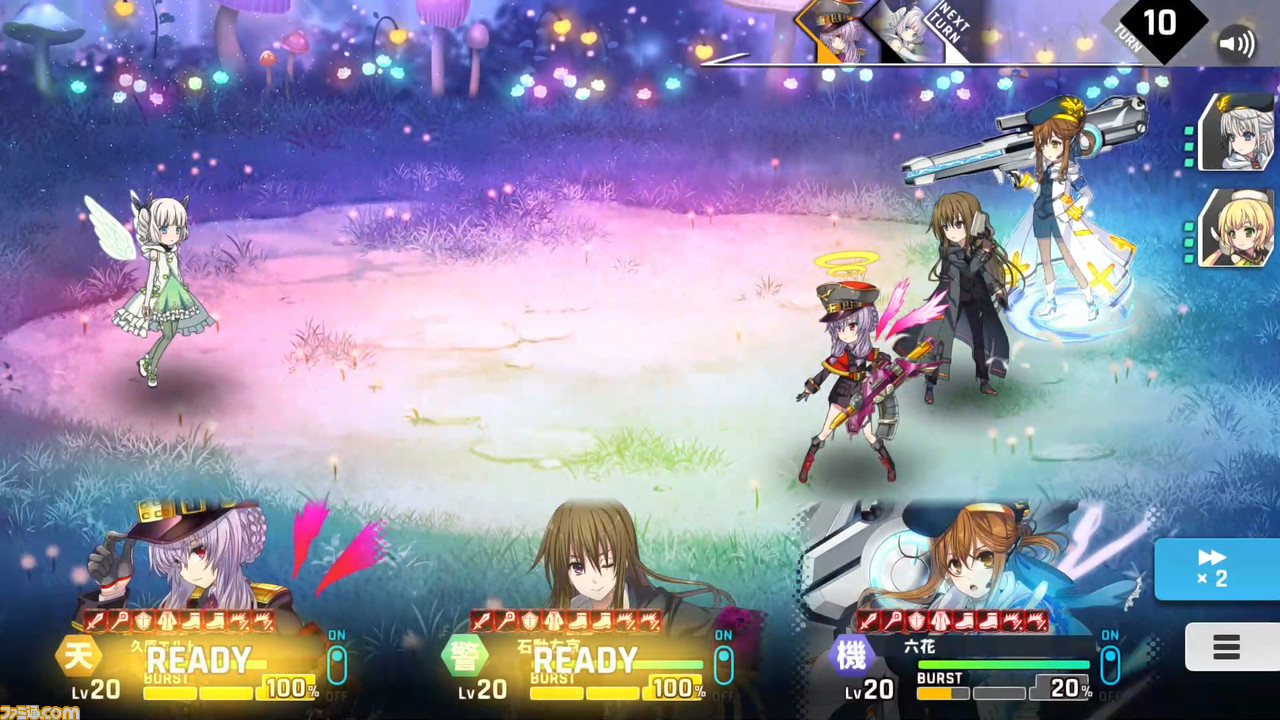Trigger the purple-haired character's READY burst
The image size is (1280, 720).
198,660
